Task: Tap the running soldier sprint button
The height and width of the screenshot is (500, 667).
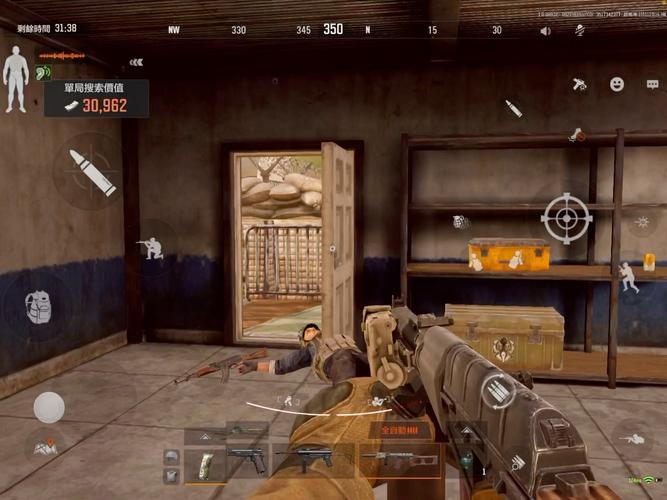Action: click(x=628, y=275)
